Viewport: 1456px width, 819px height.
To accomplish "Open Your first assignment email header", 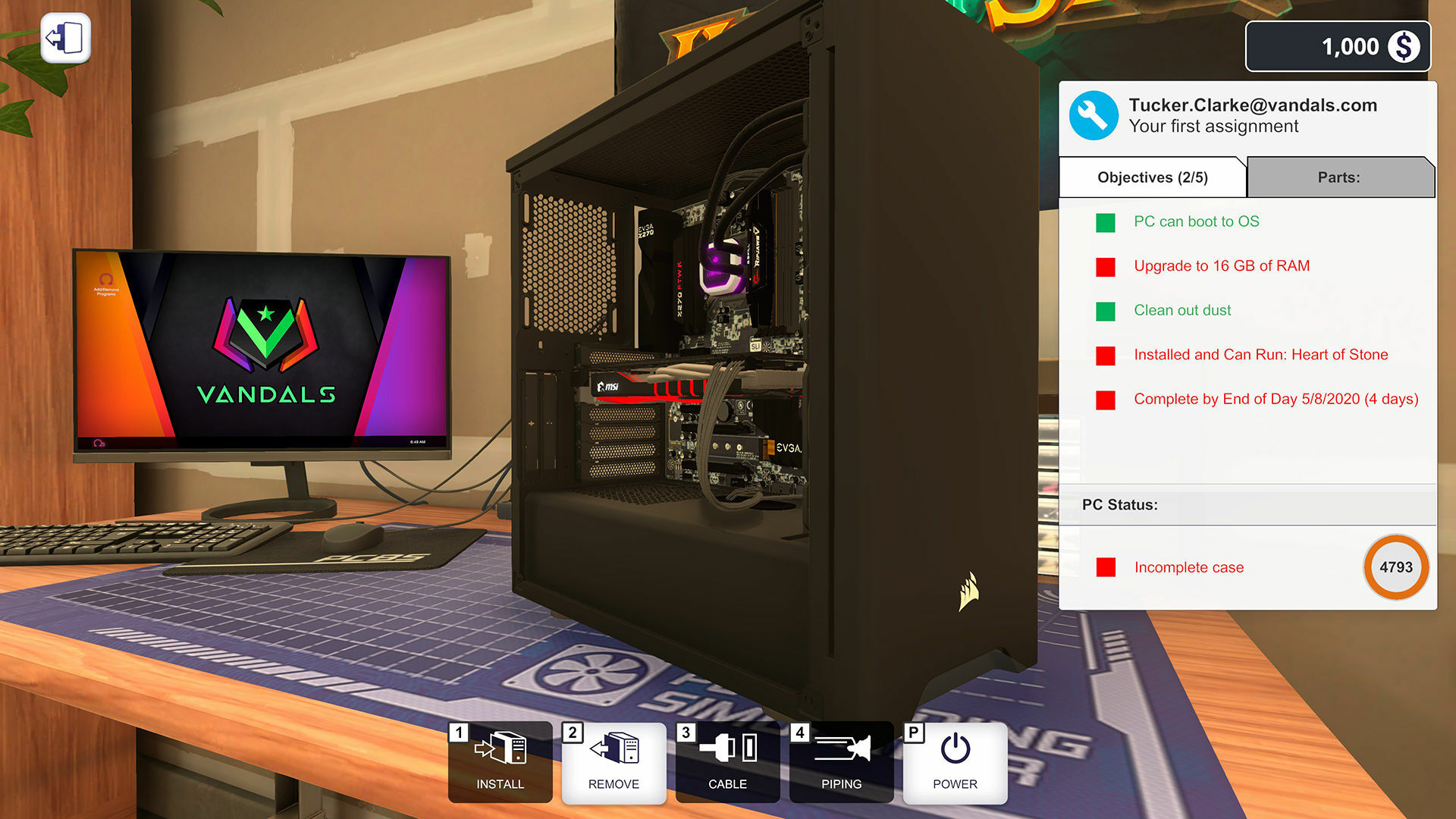I will [1251, 115].
